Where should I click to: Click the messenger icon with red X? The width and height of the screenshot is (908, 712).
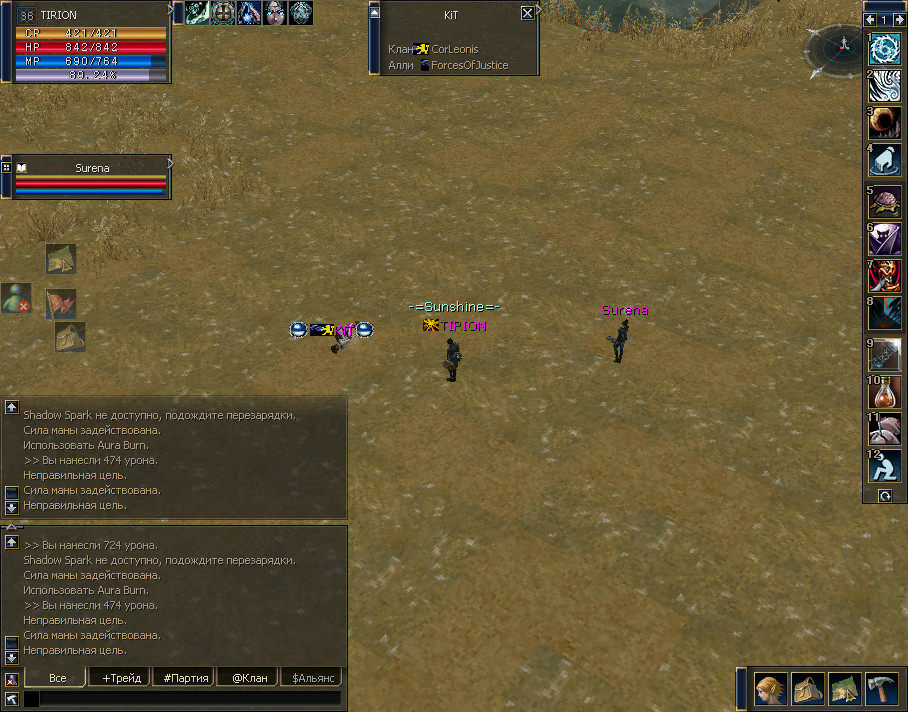15,297
